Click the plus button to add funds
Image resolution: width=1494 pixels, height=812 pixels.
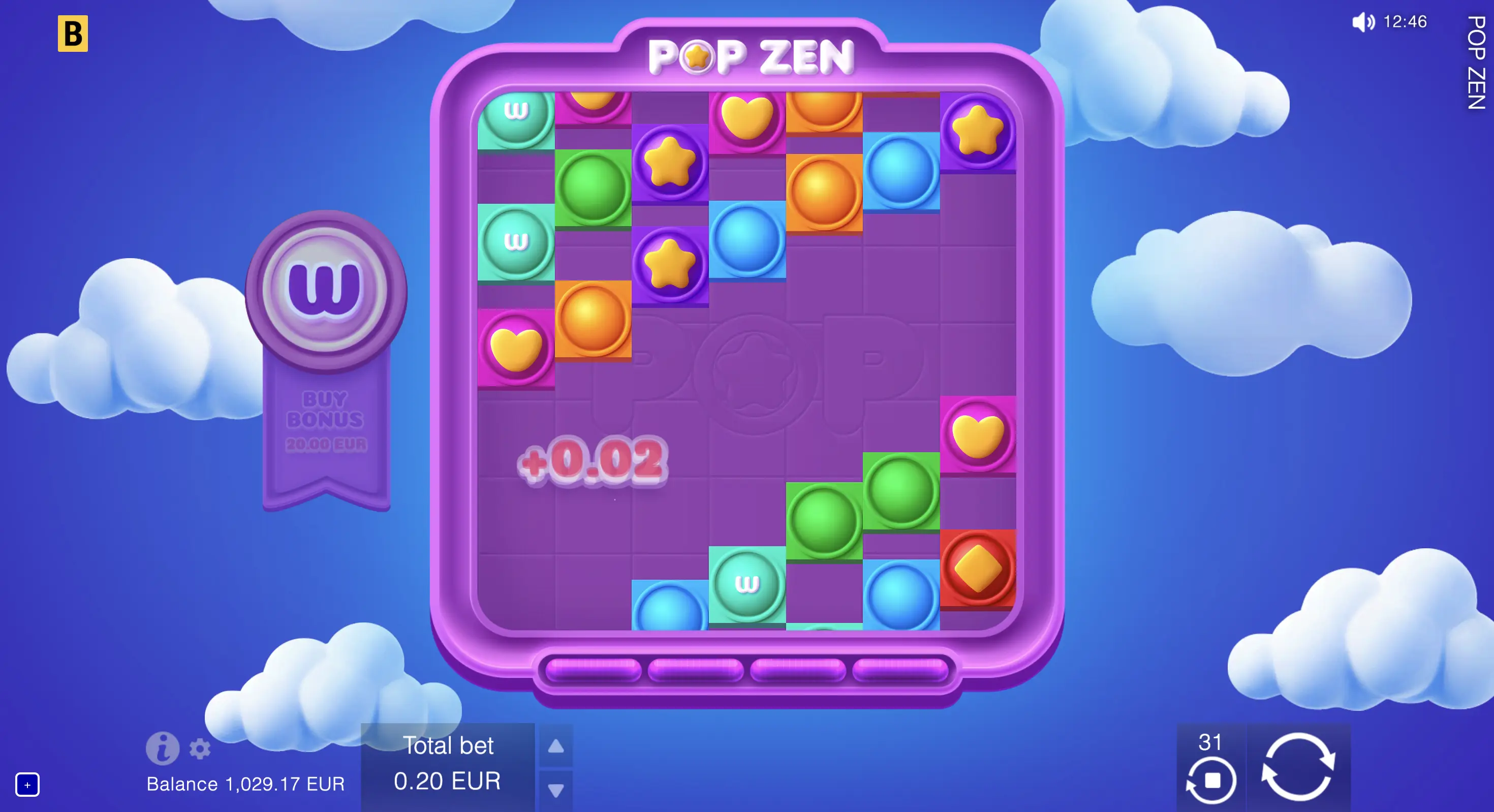(28, 784)
